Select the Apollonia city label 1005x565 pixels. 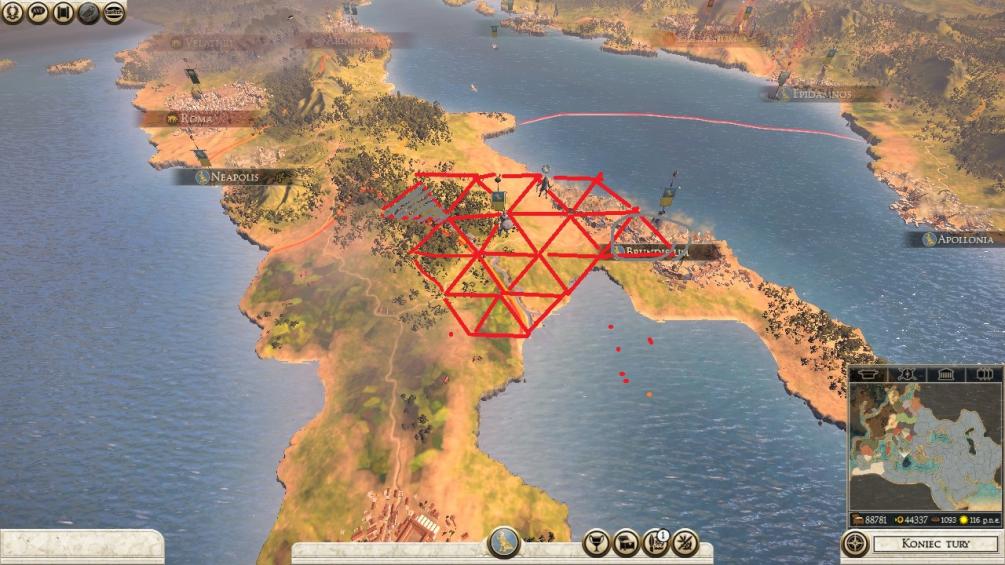962,239
